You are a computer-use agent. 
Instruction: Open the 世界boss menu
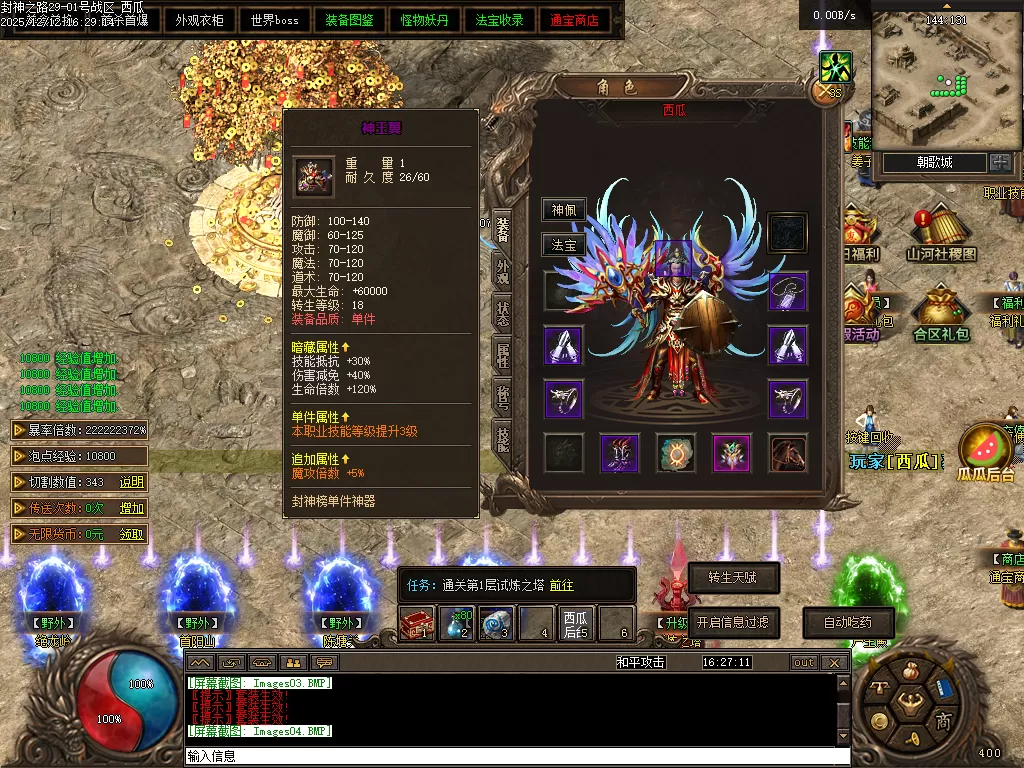(x=275, y=20)
